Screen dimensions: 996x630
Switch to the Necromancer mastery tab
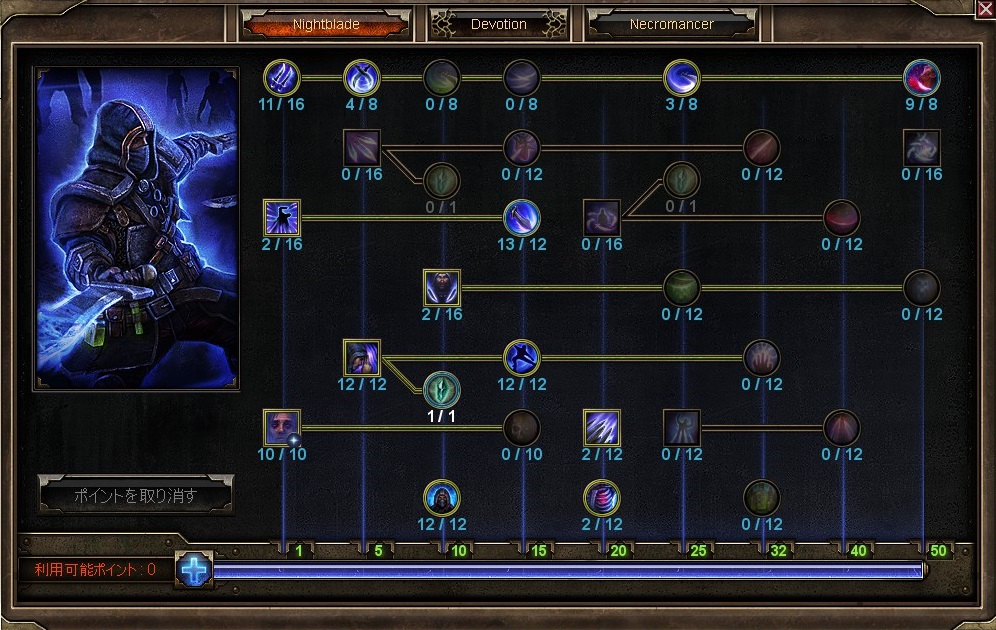click(671, 24)
